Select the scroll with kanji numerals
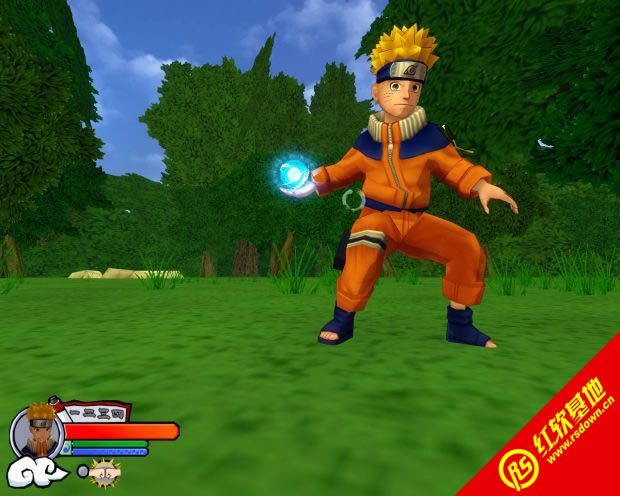This screenshot has width=620, height=496. [94, 410]
